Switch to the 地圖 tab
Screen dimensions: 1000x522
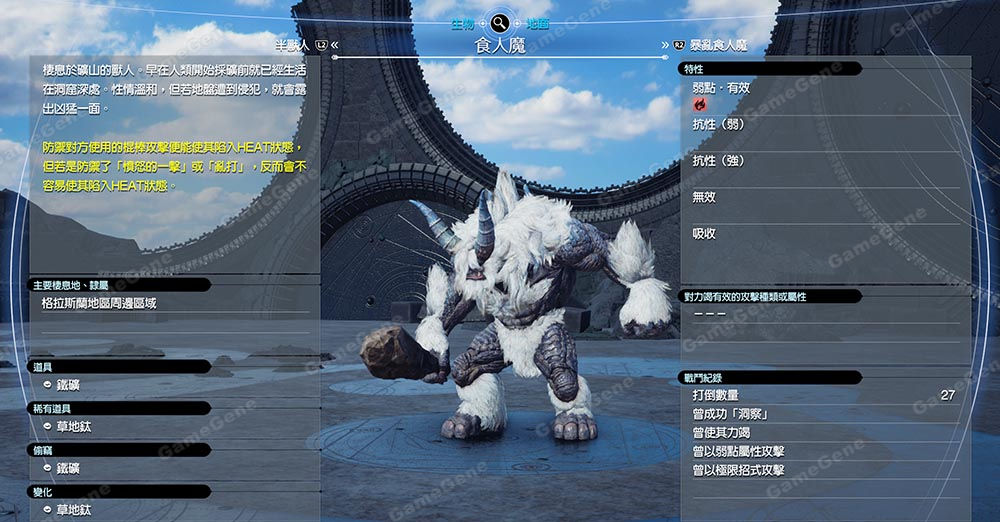pyautogui.click(x=538, y=21)
